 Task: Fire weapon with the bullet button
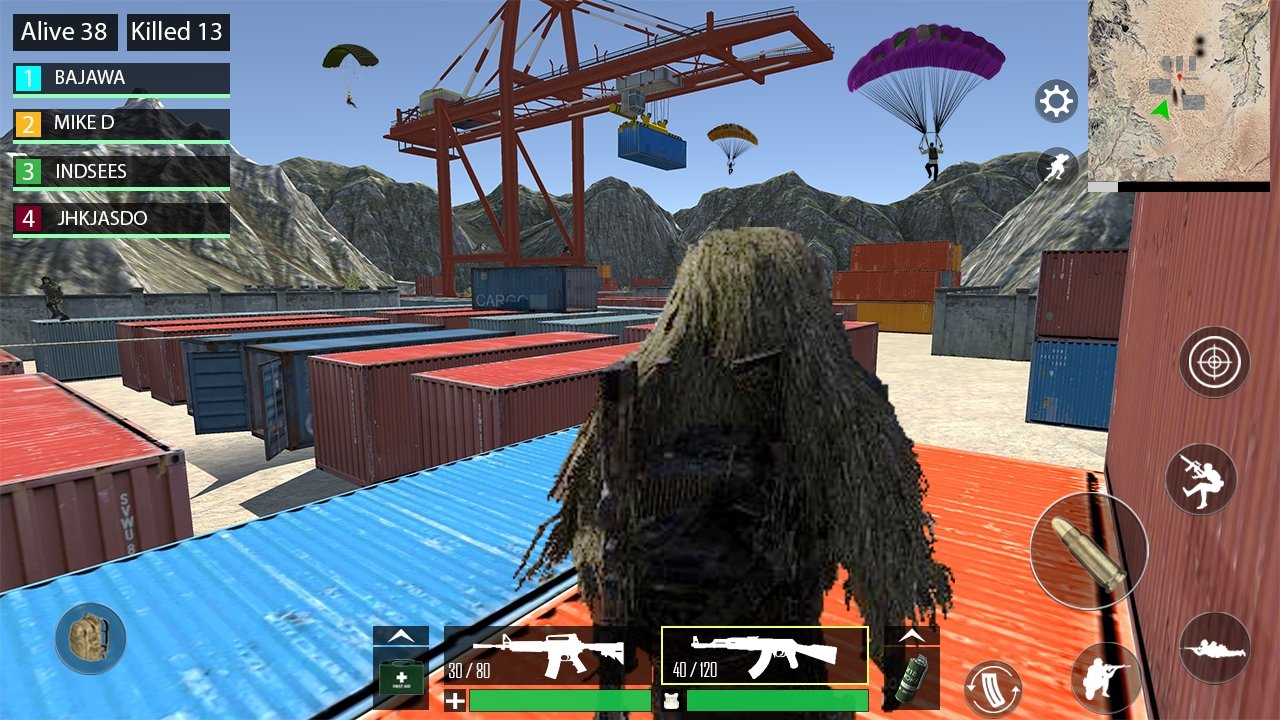[x=1089, y=550]
